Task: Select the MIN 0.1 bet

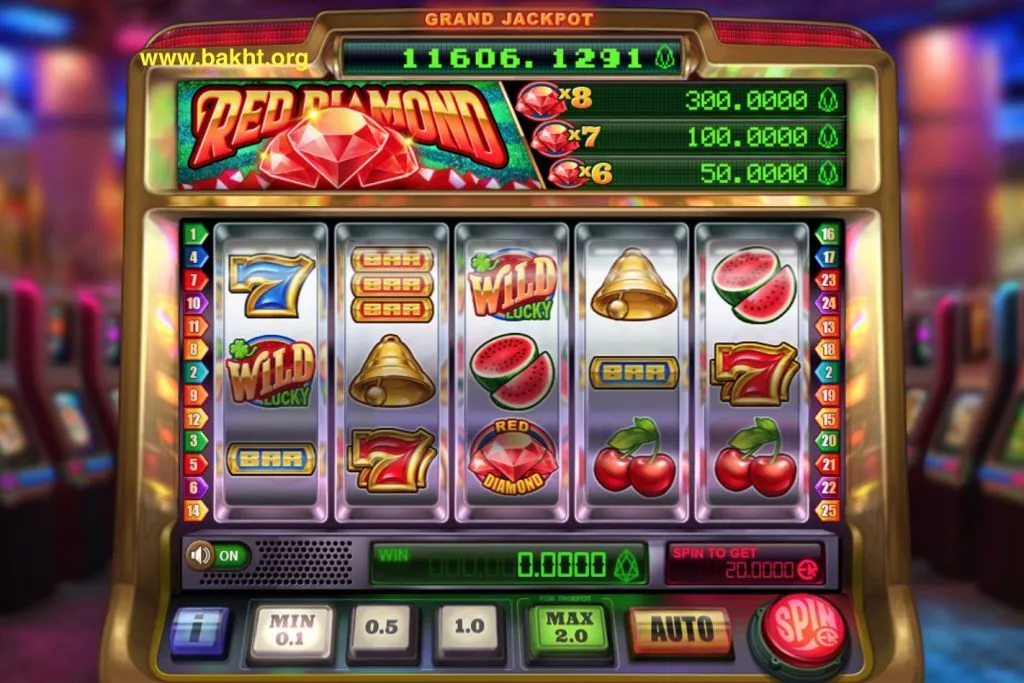Action: [x=291, y=630]
